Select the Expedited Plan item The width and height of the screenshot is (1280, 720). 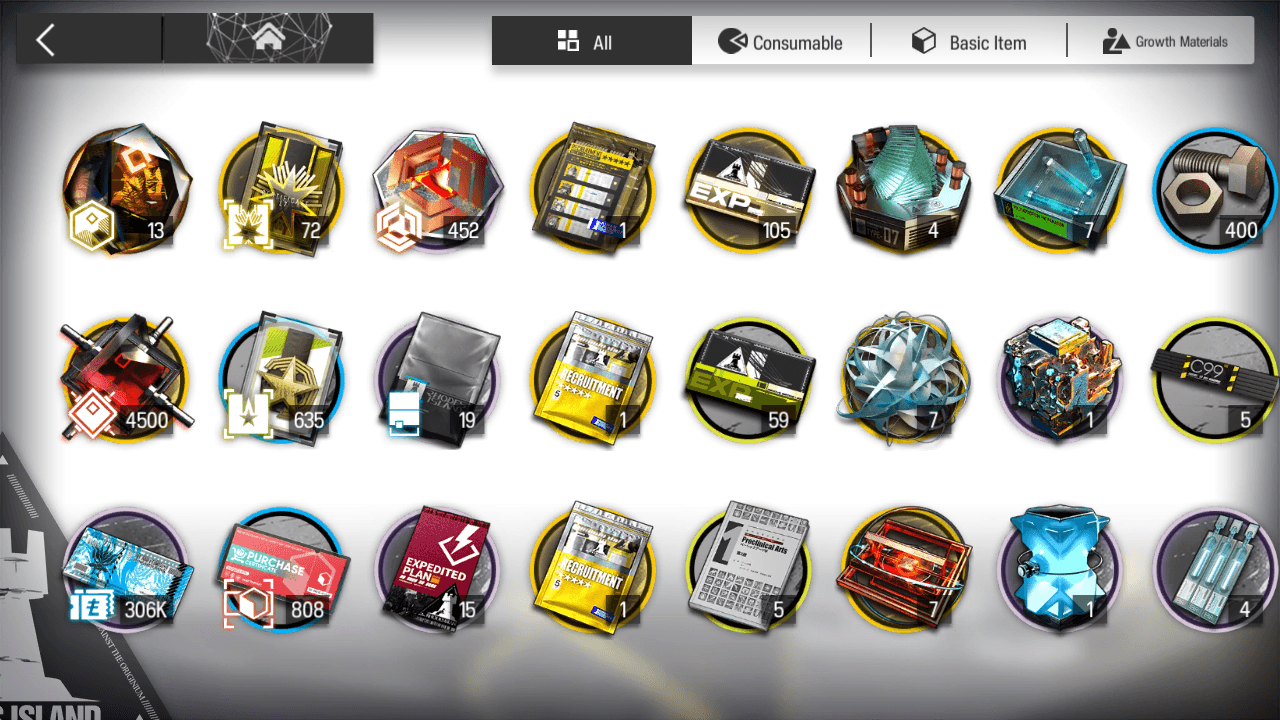[436, 568]
